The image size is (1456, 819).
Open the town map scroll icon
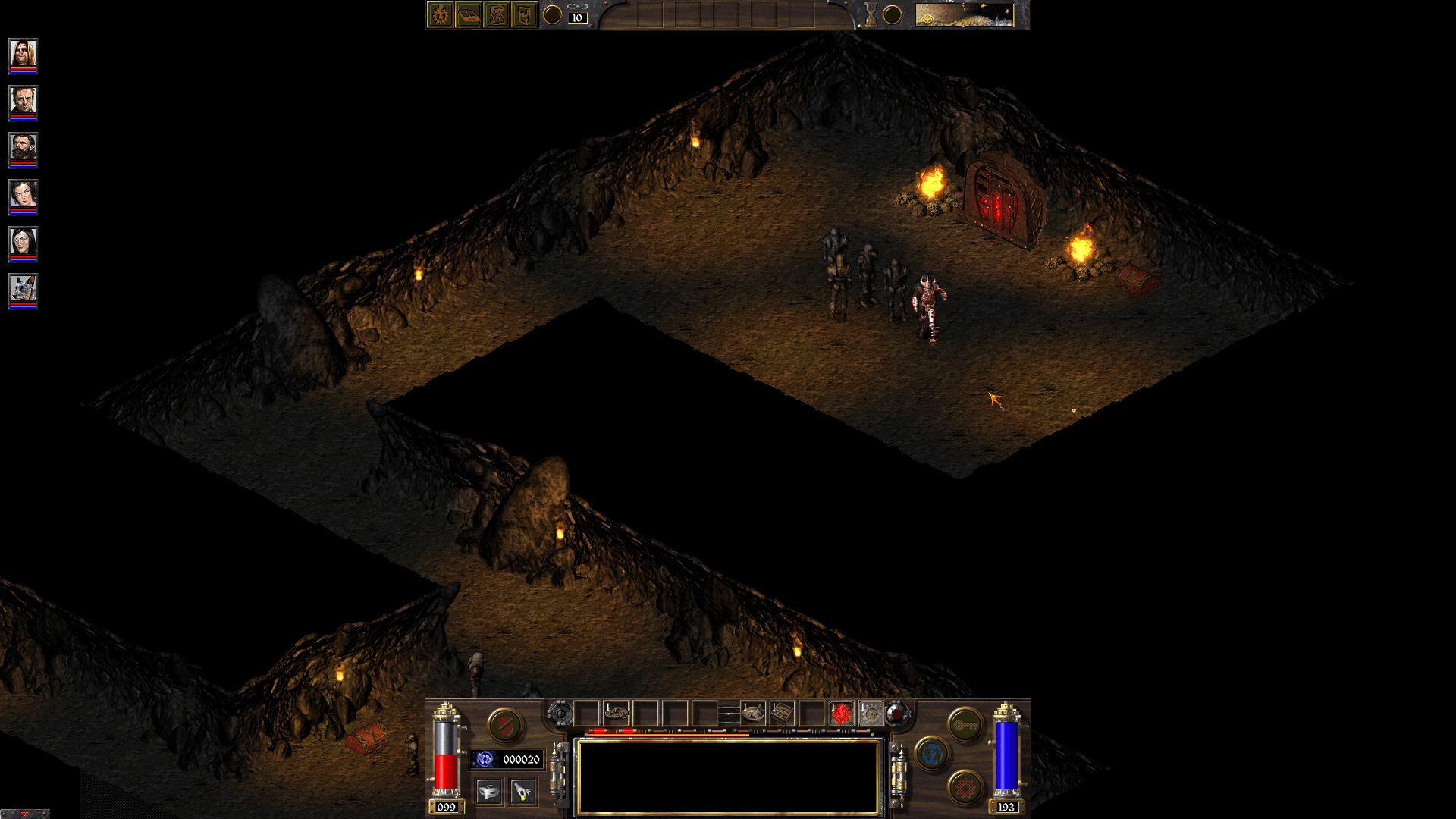click(x=498, y=14)
